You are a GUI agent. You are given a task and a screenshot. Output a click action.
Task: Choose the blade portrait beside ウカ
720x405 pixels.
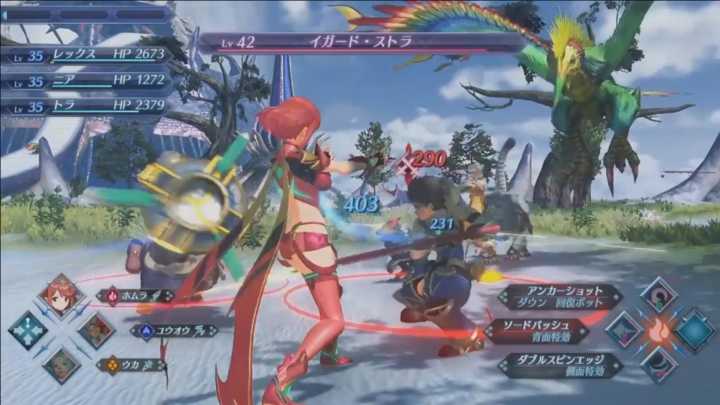click(x=61, y=365)
